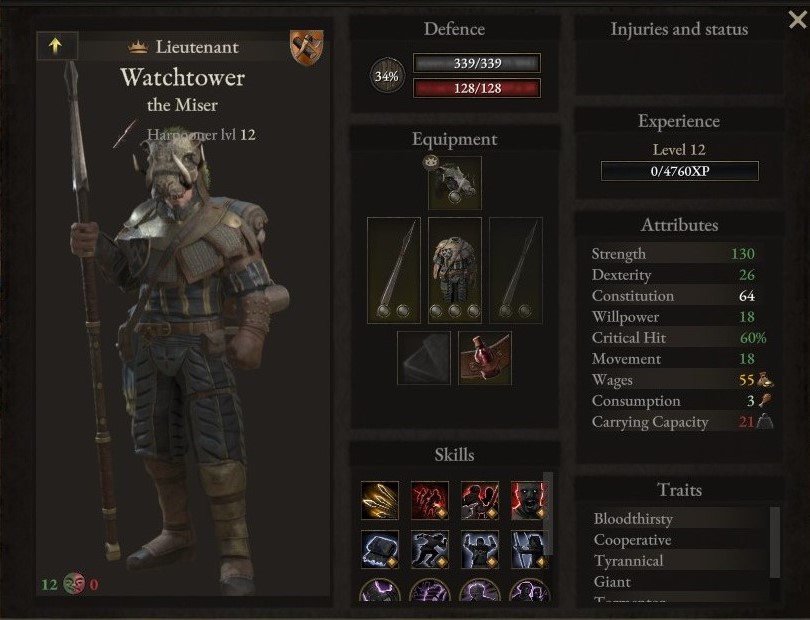This screenshot has width=810, height=620.
Task: Select the body armor equipment slot
Action: point(455,270)
